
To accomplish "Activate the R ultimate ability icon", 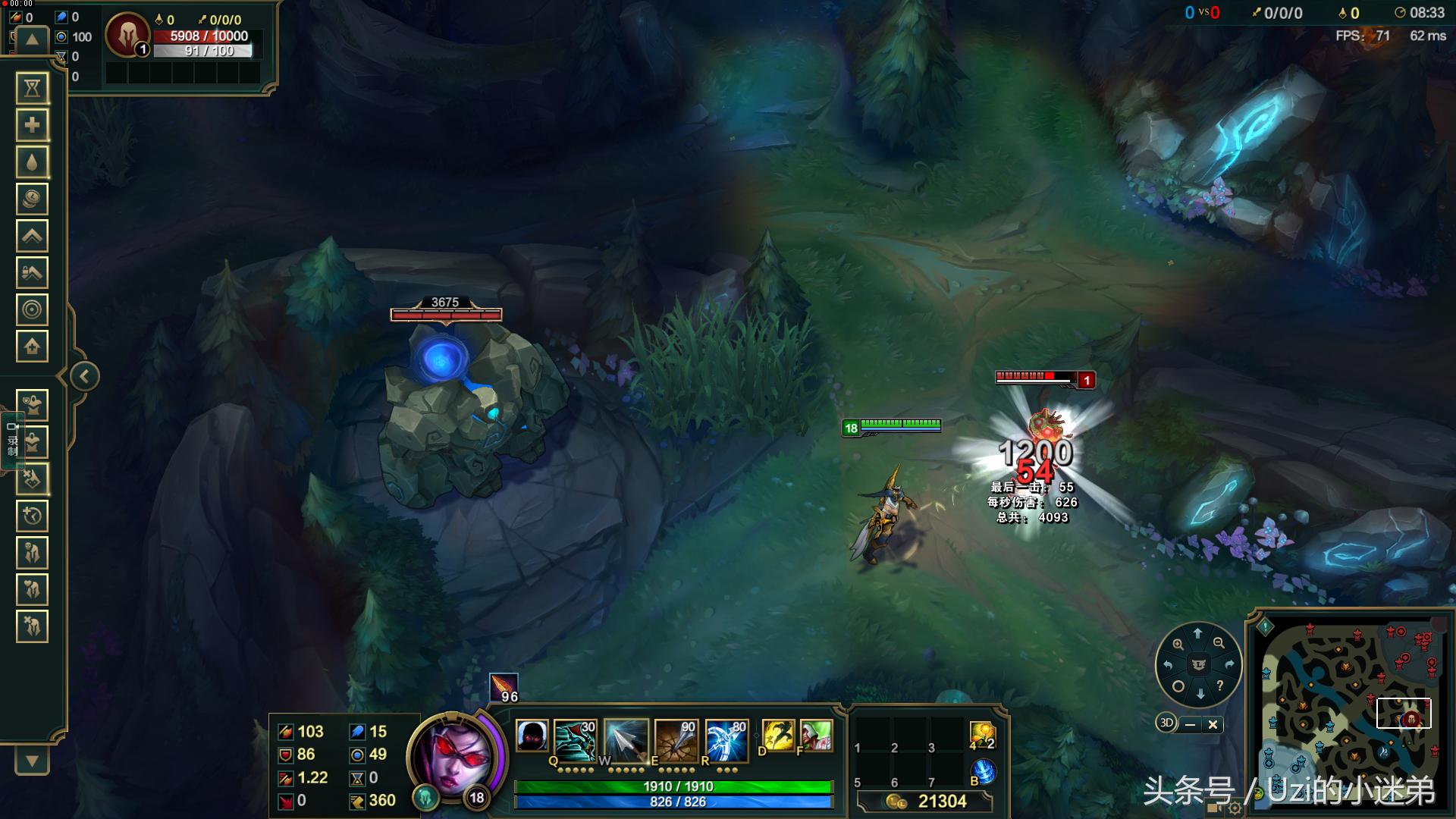I will [726, 739].
